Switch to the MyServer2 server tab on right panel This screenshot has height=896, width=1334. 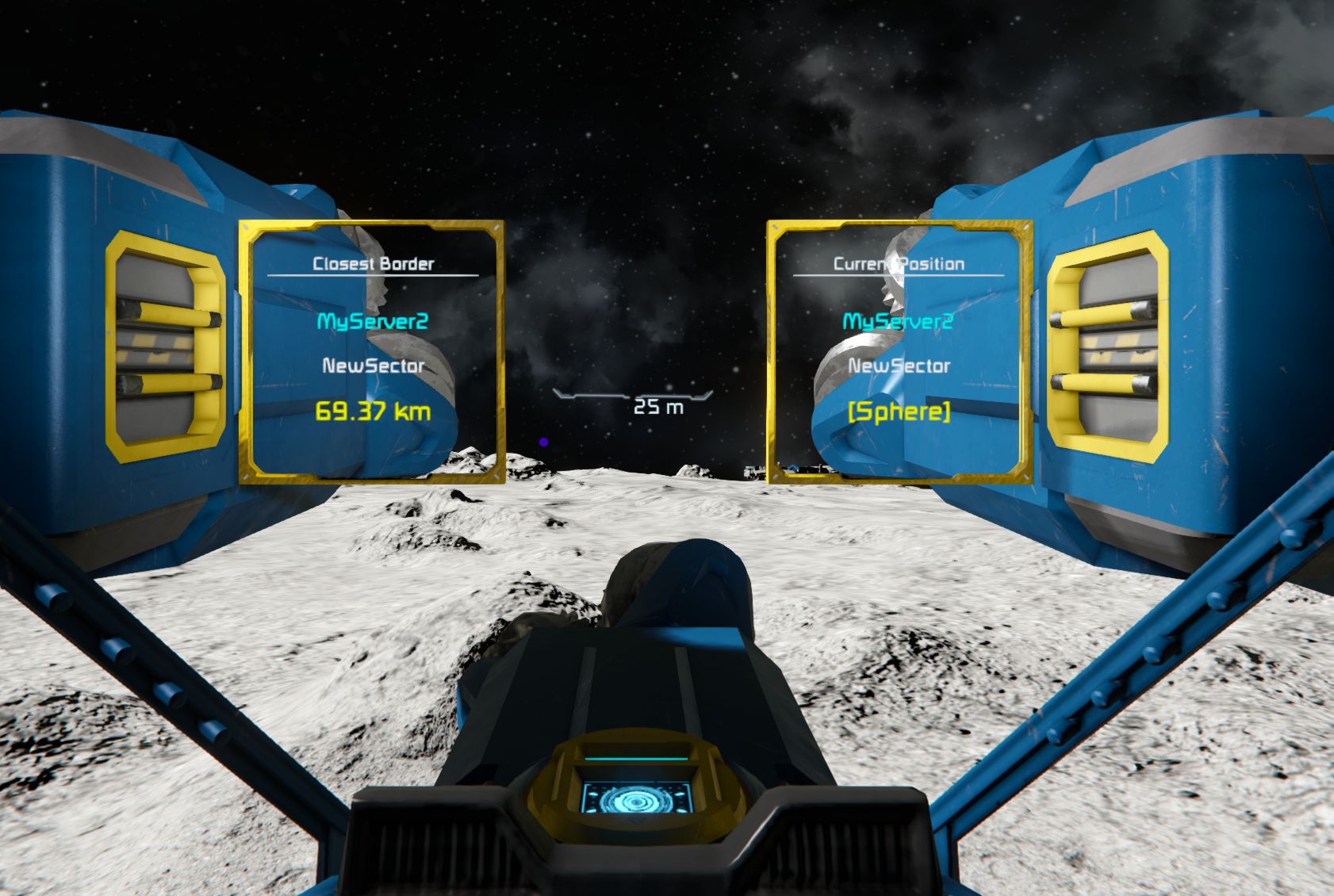click(899, 320)
